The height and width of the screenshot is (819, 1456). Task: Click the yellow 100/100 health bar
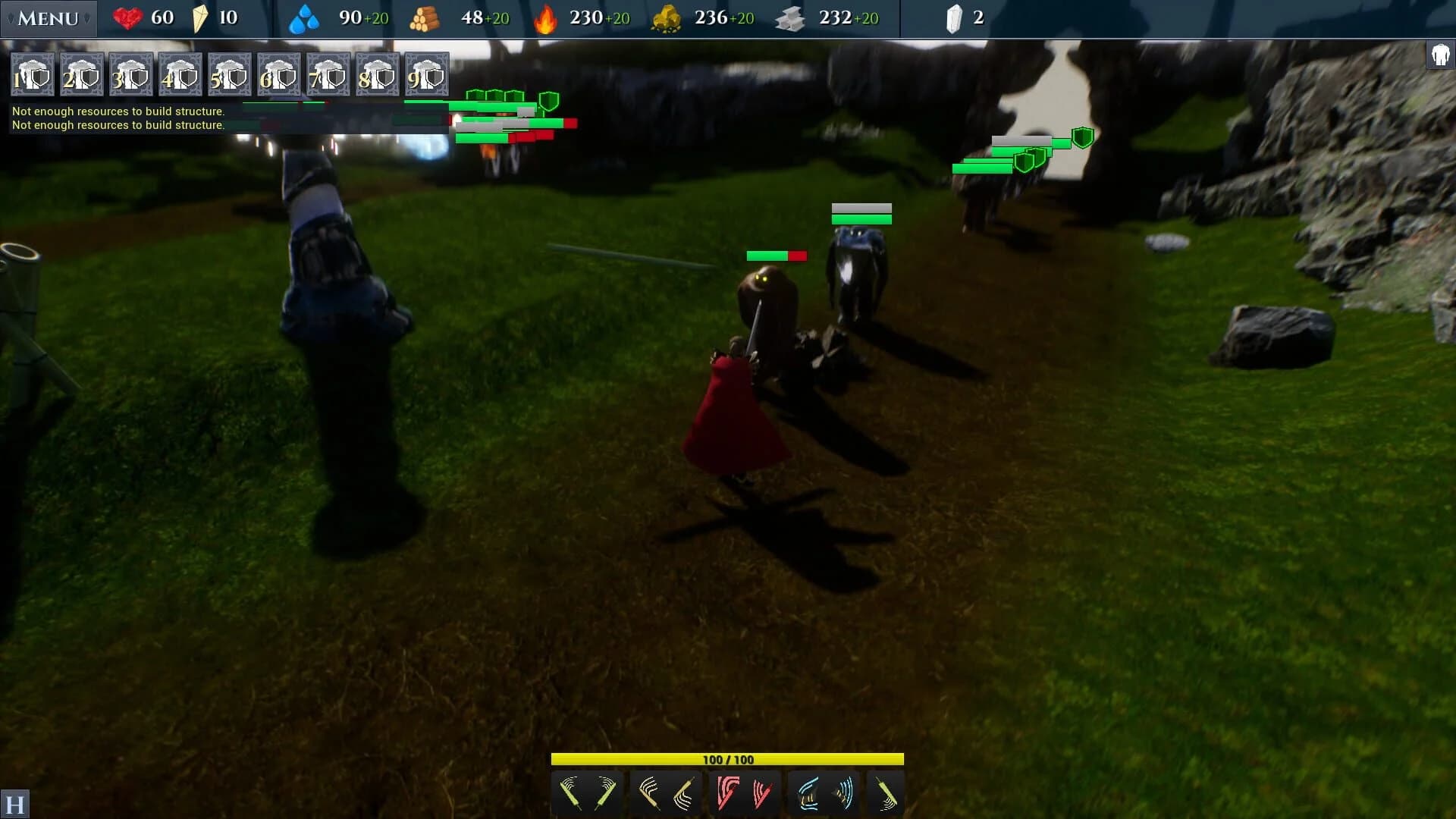(x=728, y=758)
